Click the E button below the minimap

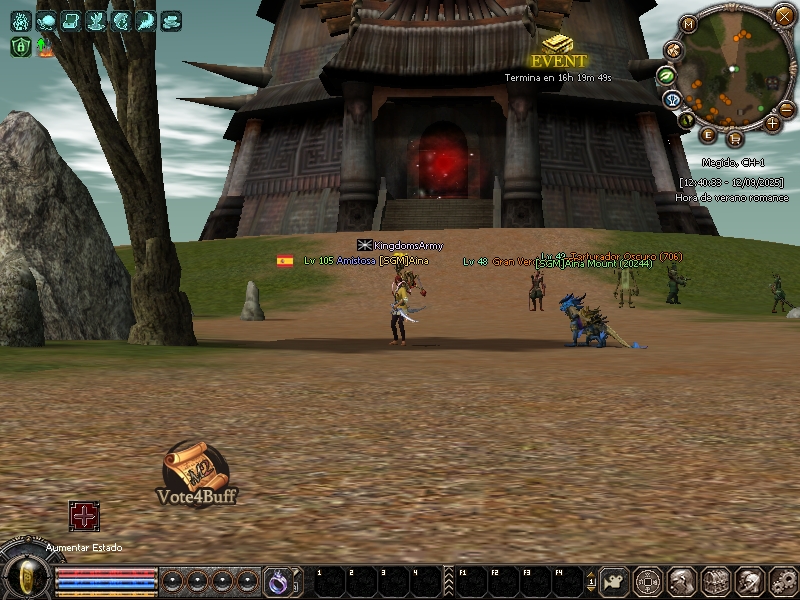point(709,135)
